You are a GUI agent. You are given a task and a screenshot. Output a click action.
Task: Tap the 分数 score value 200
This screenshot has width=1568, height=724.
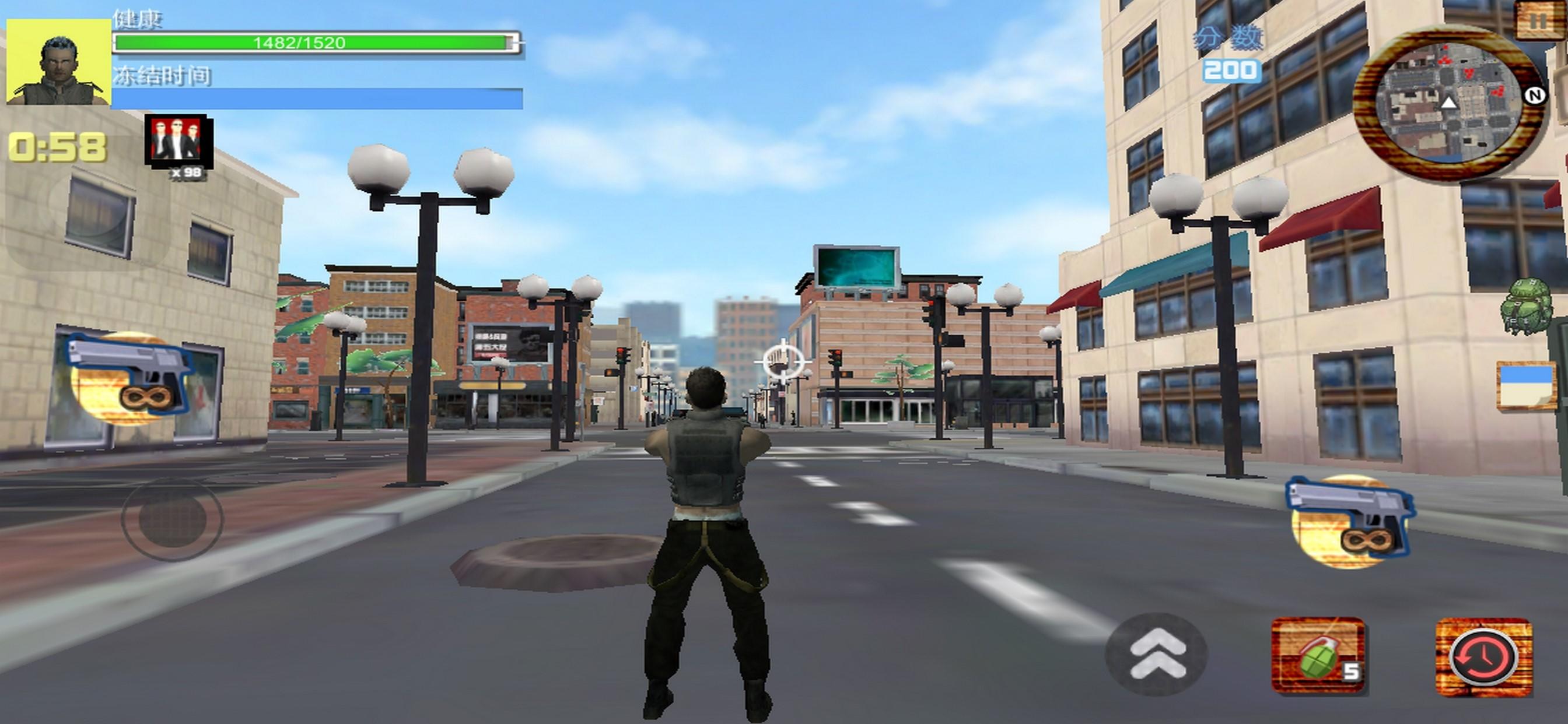tap(1232, 70)
